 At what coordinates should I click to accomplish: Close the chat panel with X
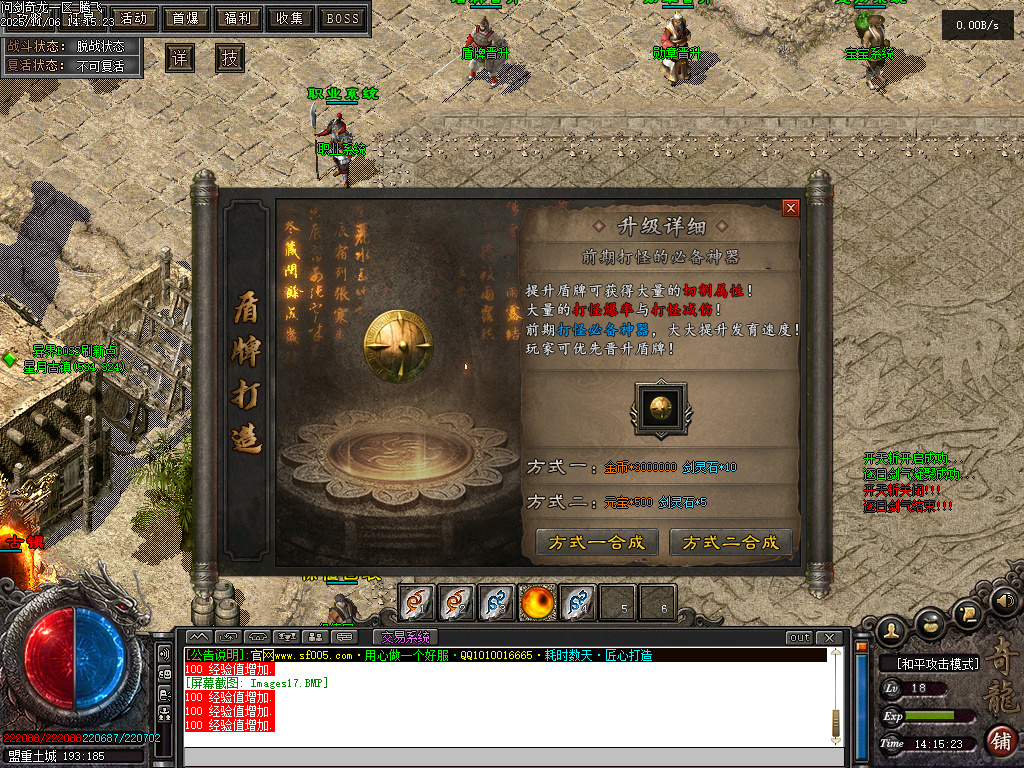[x=829, y=638]
